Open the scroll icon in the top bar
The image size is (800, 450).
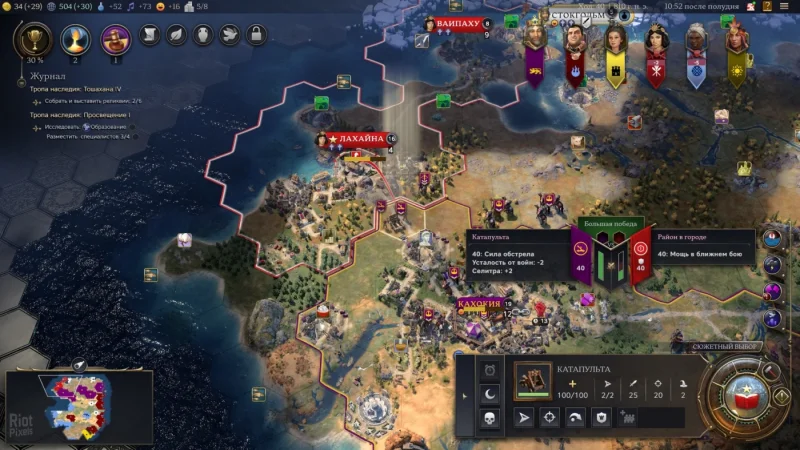pyautogui.click(x=150, y=35)
